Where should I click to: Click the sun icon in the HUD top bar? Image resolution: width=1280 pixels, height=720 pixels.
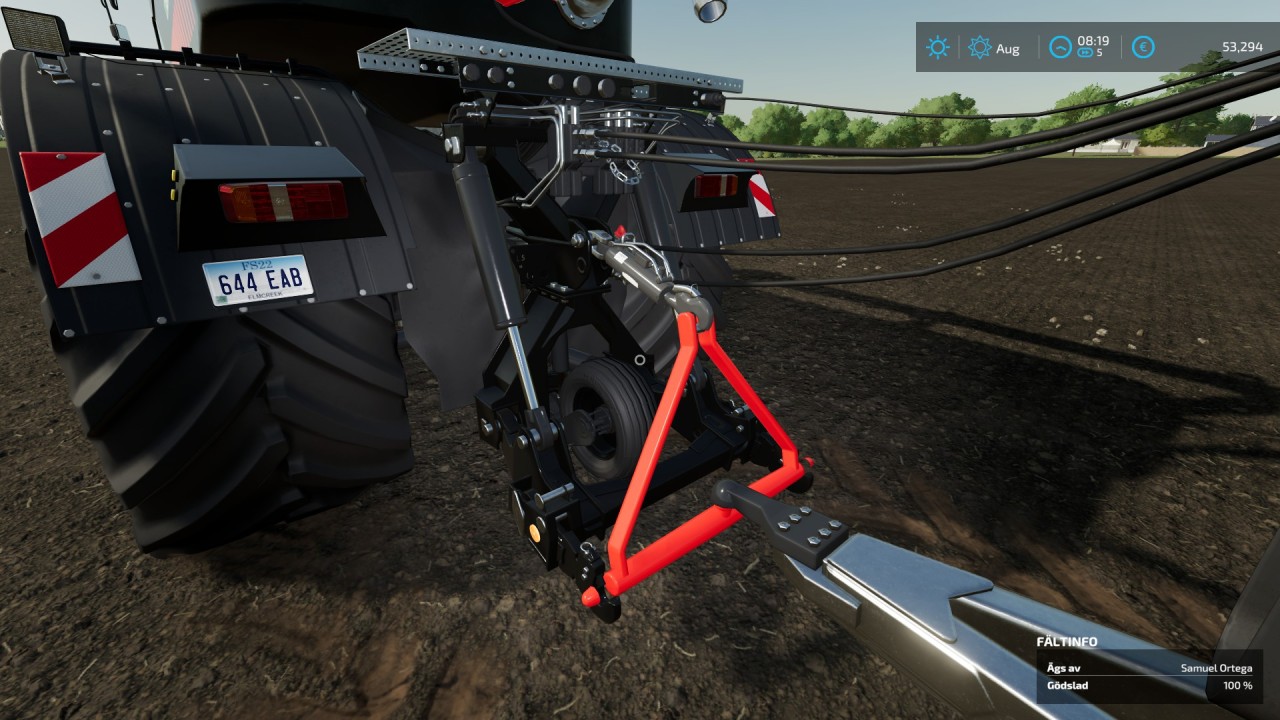(938, 47)
